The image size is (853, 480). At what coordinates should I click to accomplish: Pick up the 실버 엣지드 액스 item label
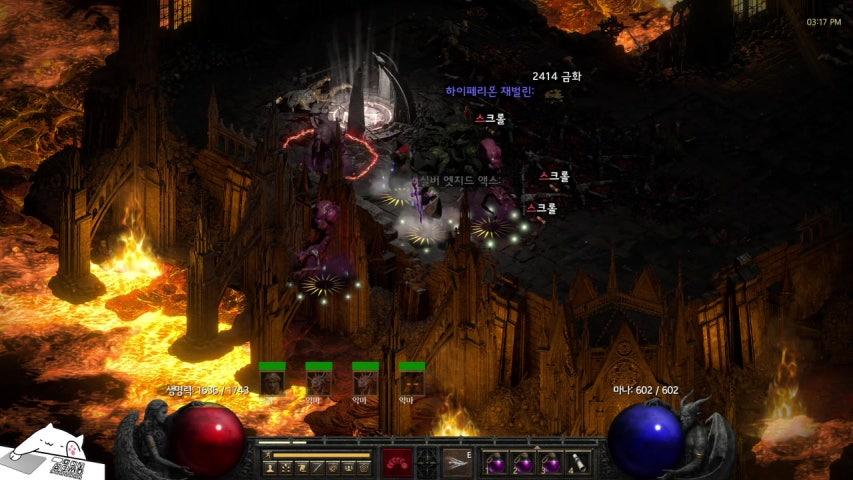(x=456, y=180)
